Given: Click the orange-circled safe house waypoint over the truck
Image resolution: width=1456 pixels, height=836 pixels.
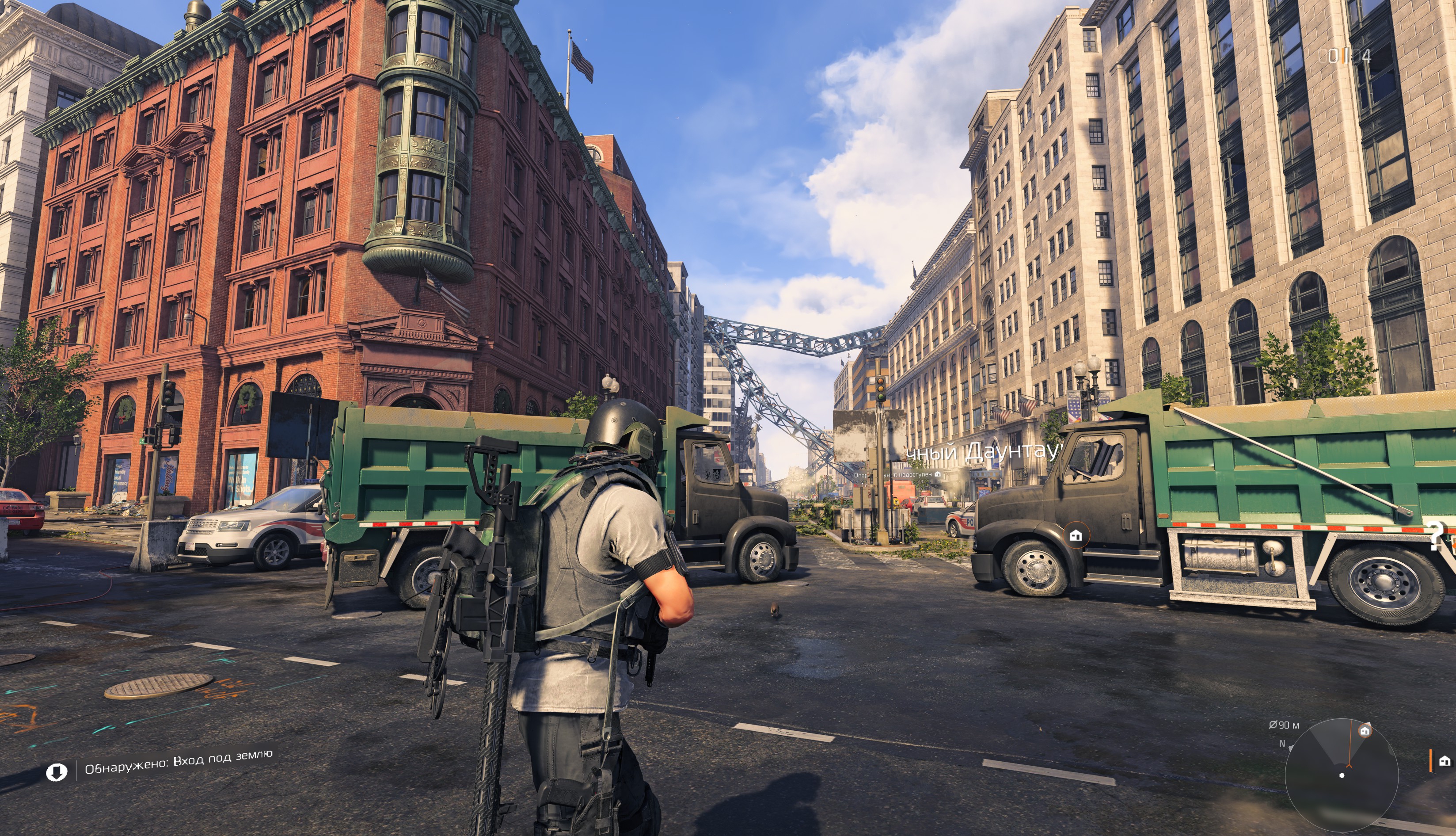Looking at the screenshot, I should (x=1076, y=536).
